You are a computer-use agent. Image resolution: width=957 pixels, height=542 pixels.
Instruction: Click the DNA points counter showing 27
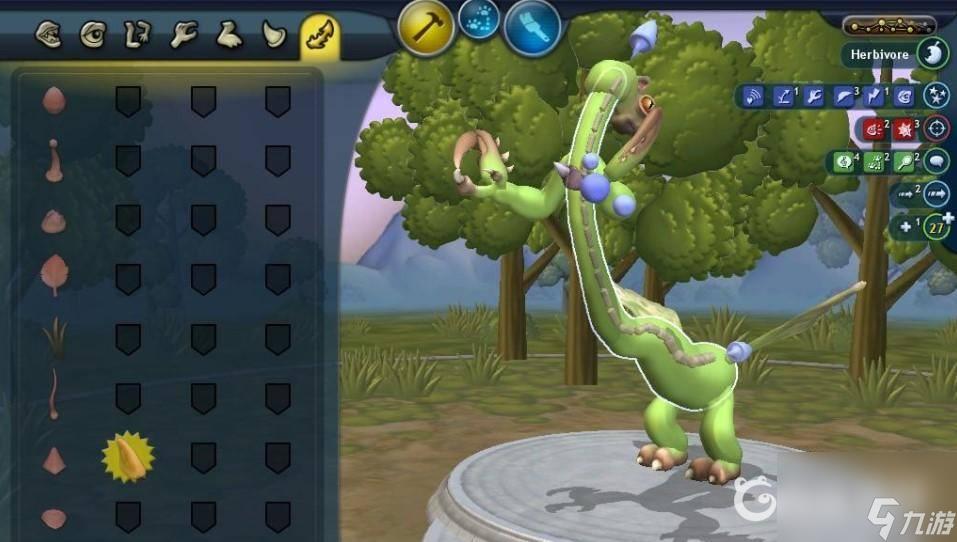(x=936, y=226)
